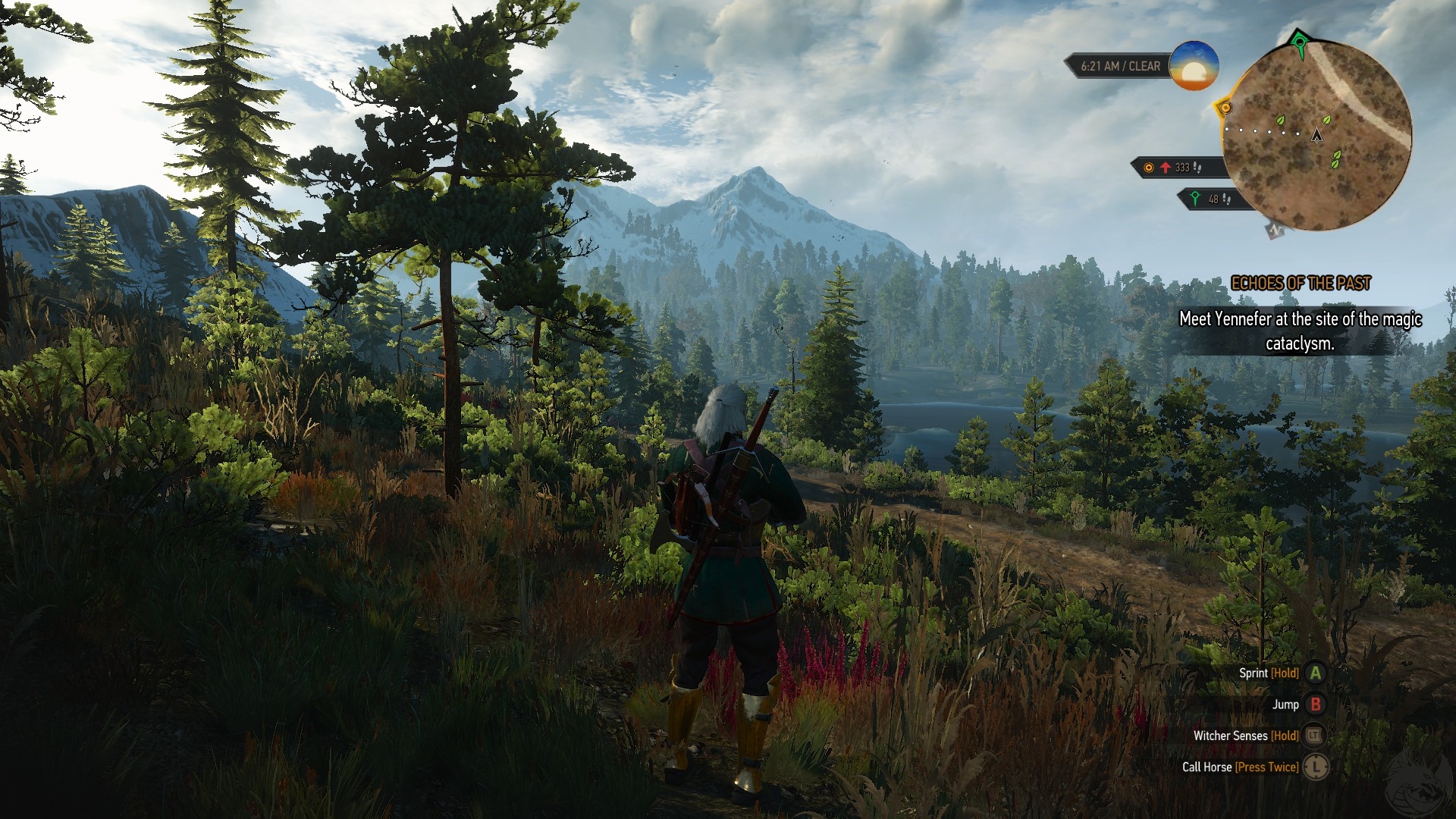Viewport: 1456px width, 819px height.
Task: Click the sun time-of-day icon
Action: tap(1194, 66)
